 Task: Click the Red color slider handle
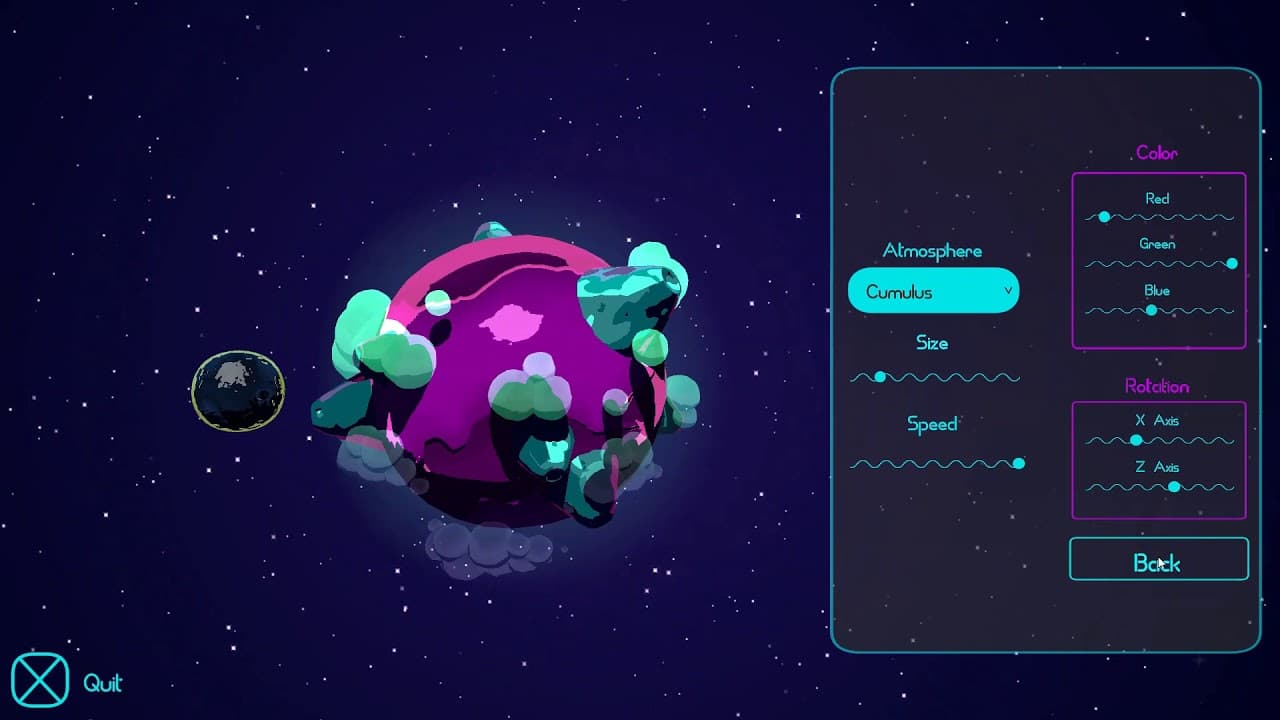point(1104,216)
